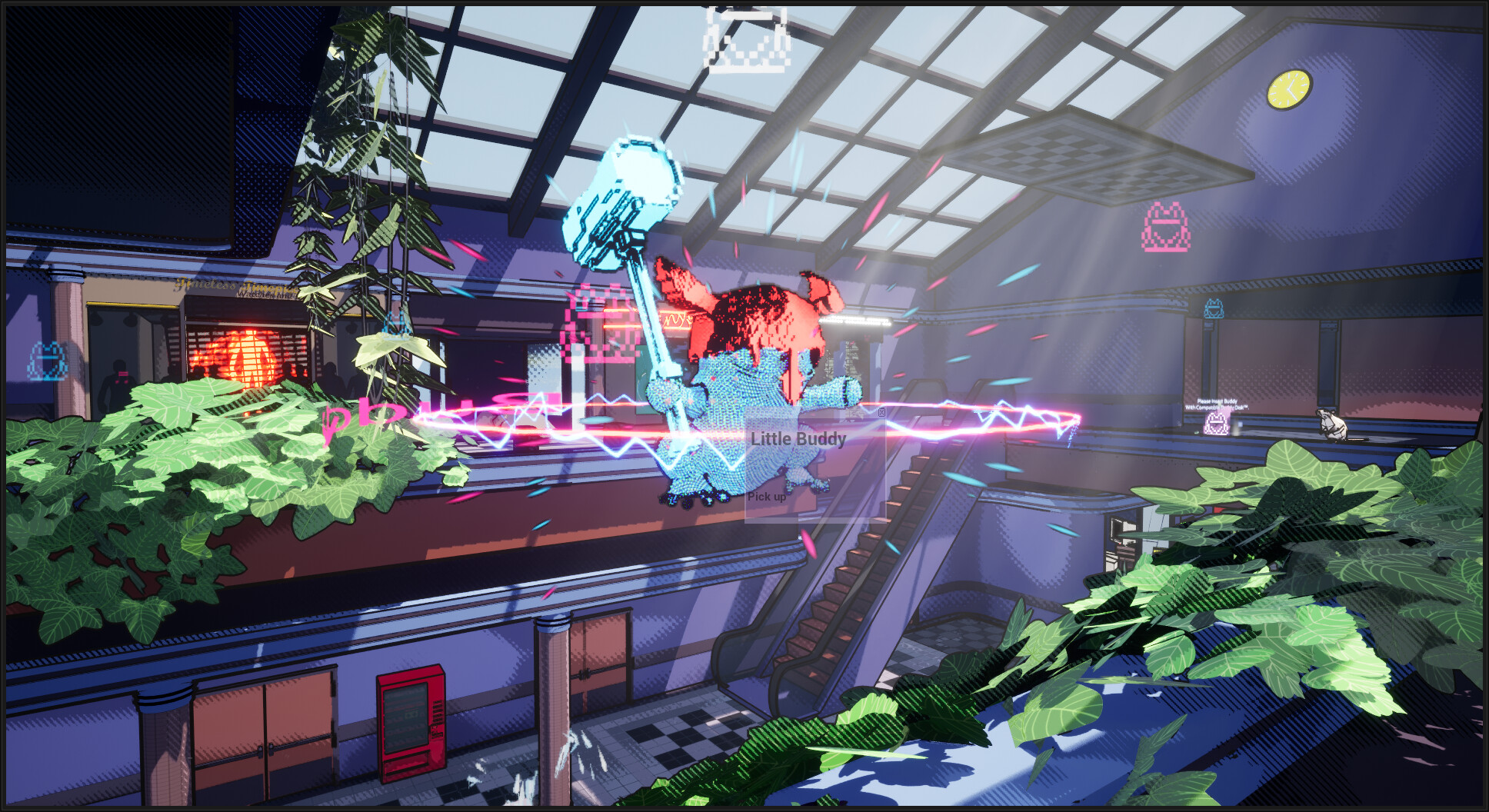
Task: Select the blue pixel cat icon on the left wall
Action: coord(46,361)
